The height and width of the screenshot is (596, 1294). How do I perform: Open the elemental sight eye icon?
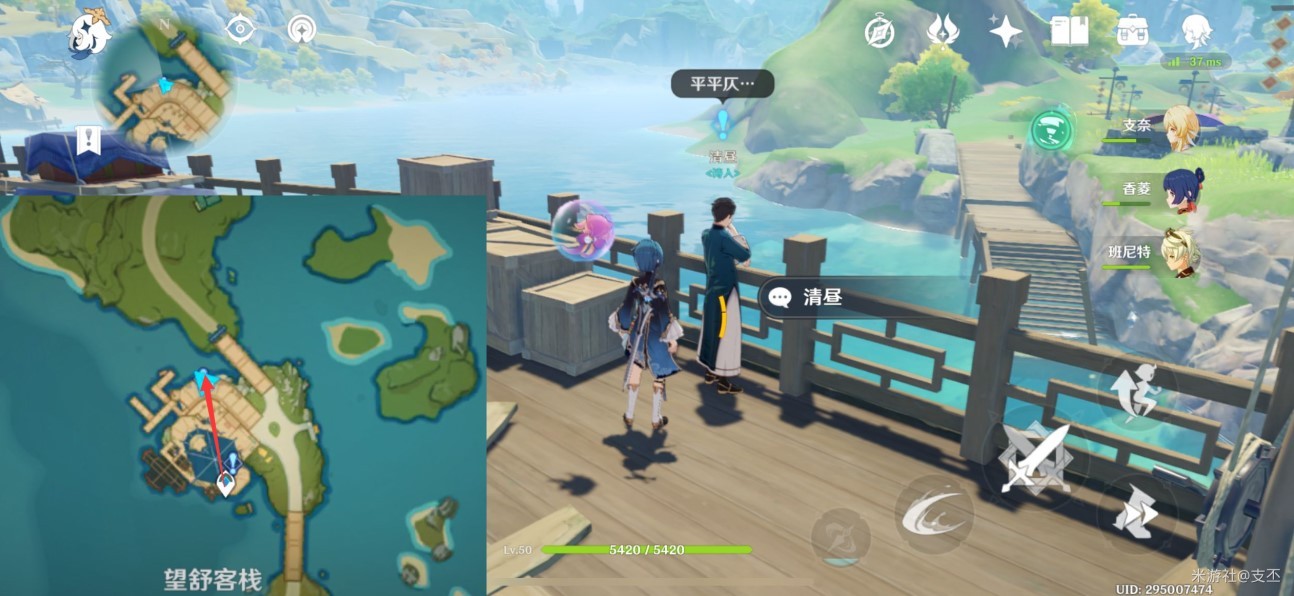[x=240, y=30]
